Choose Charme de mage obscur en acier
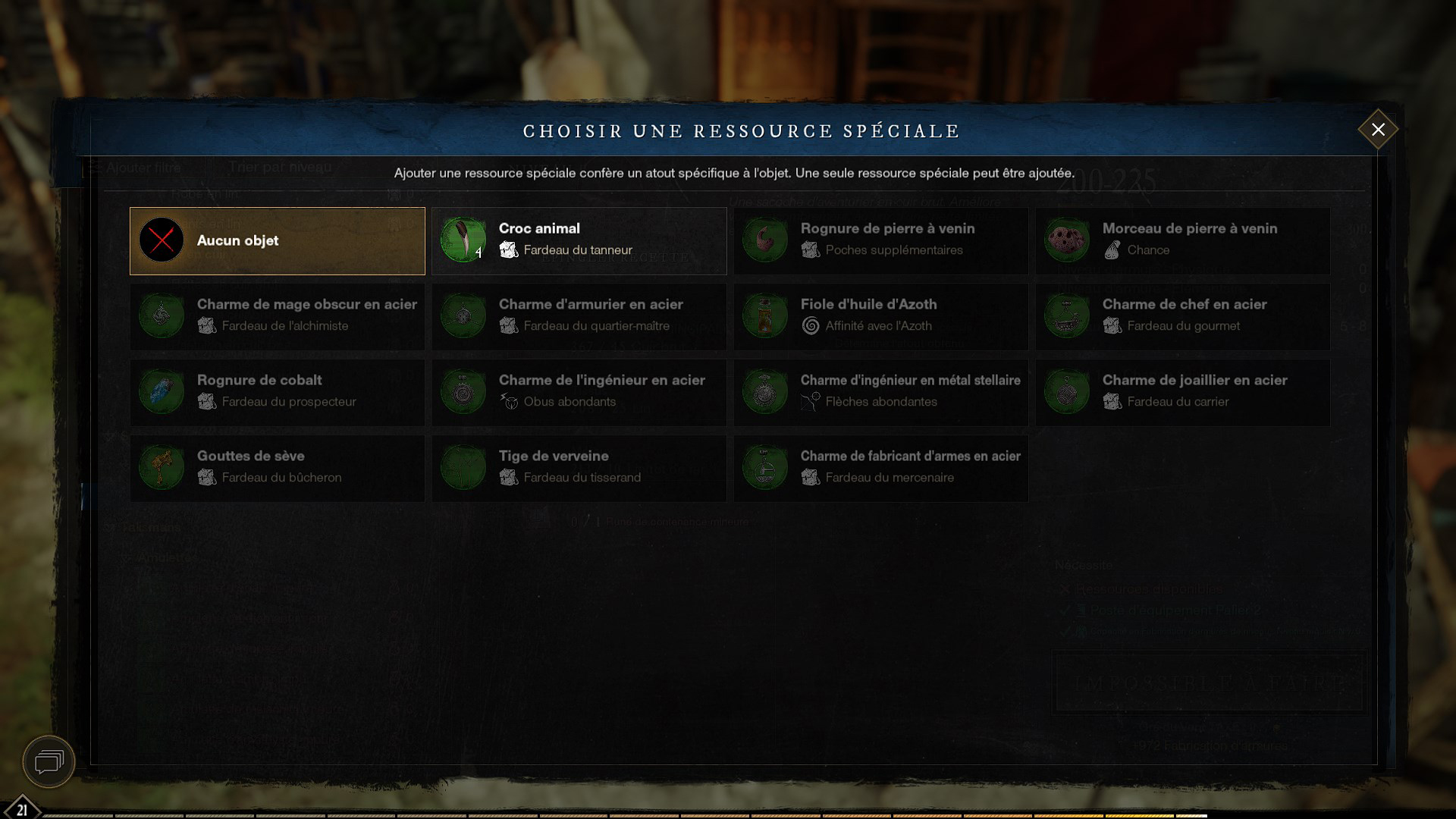This screenshot has width=1456, height=819. pos(277,316)
